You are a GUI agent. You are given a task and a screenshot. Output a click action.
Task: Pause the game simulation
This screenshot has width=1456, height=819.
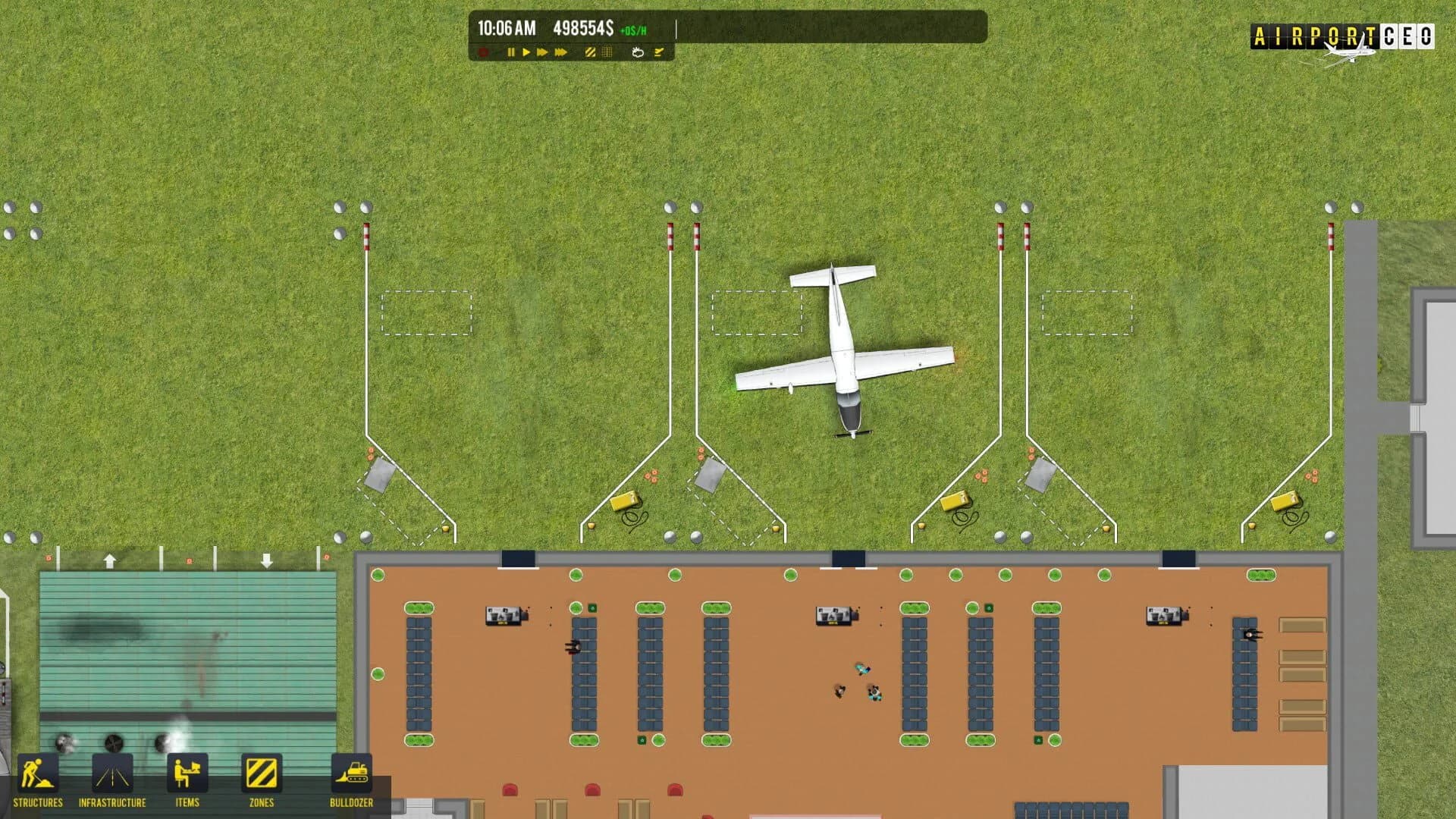click(511, 52)
